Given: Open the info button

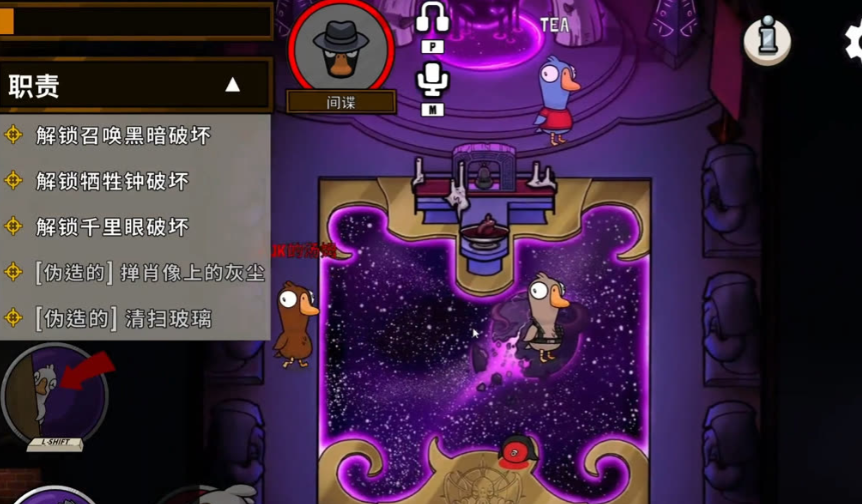Looking at the screenshot, I should click(x=767, y=38).
